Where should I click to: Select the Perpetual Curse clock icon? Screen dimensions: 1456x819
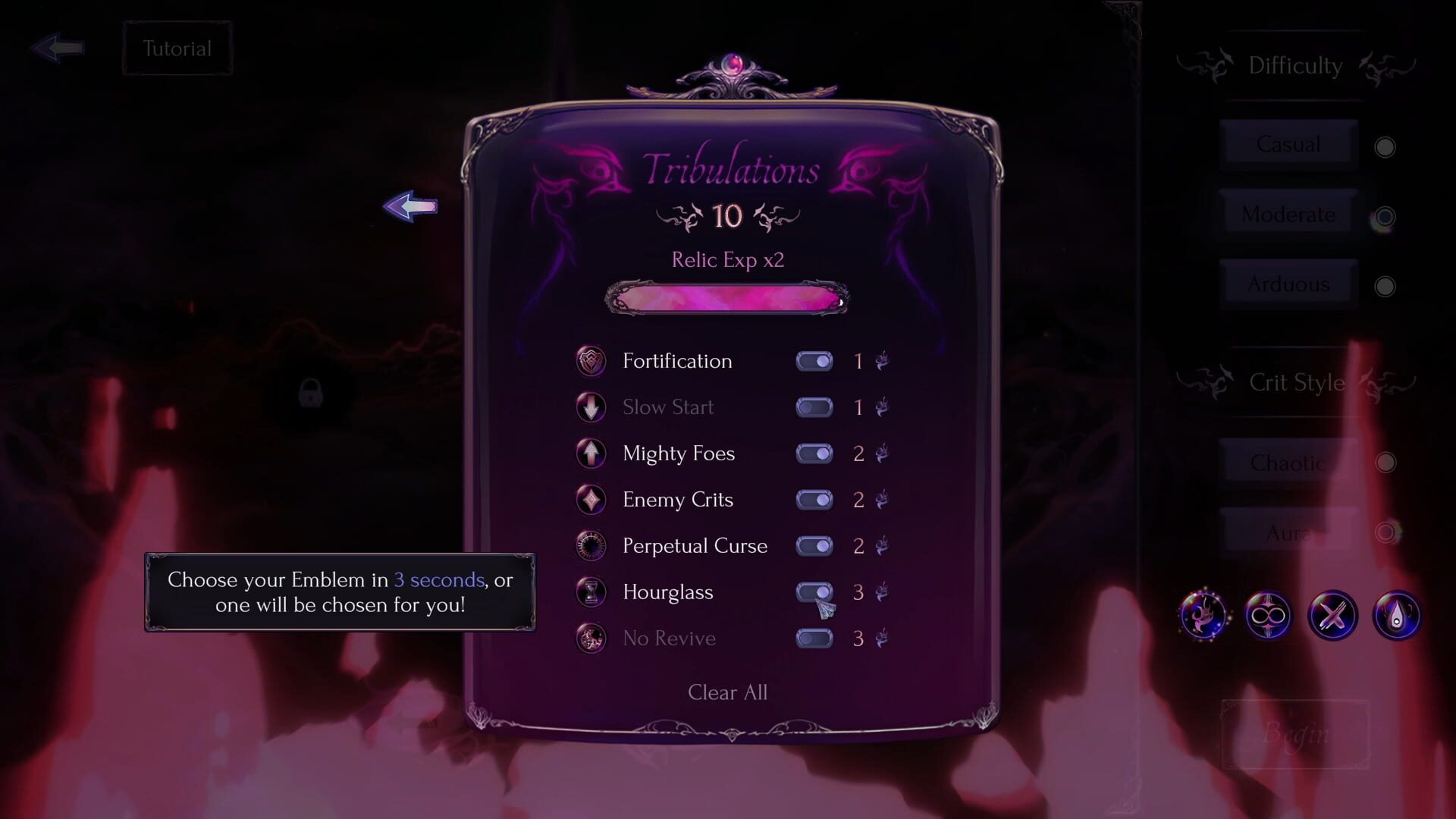tap(591, 546)
